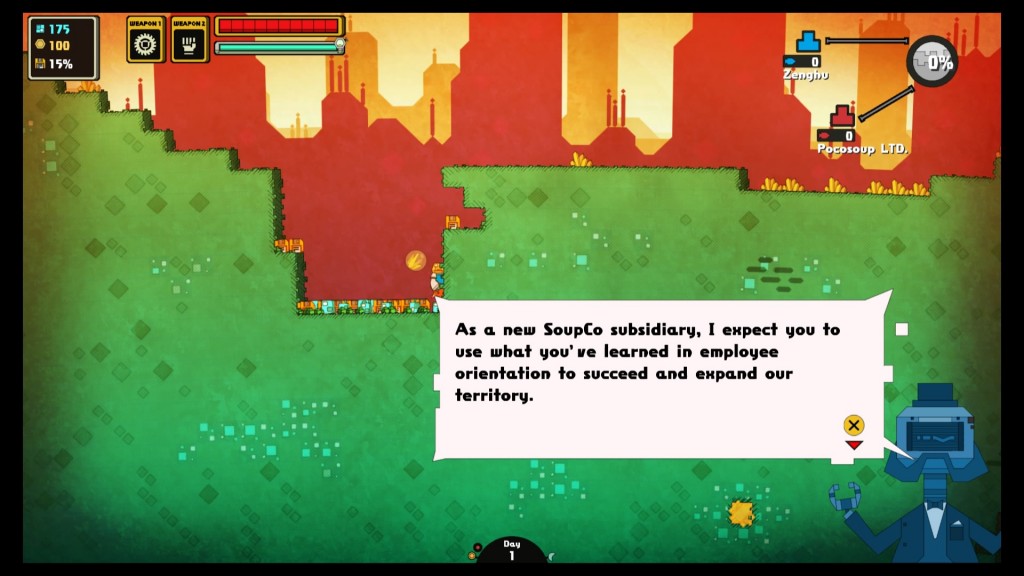1024x576 pixels.
Task: Advance dialogue with the red down arrow
Action: click(853, 445)
